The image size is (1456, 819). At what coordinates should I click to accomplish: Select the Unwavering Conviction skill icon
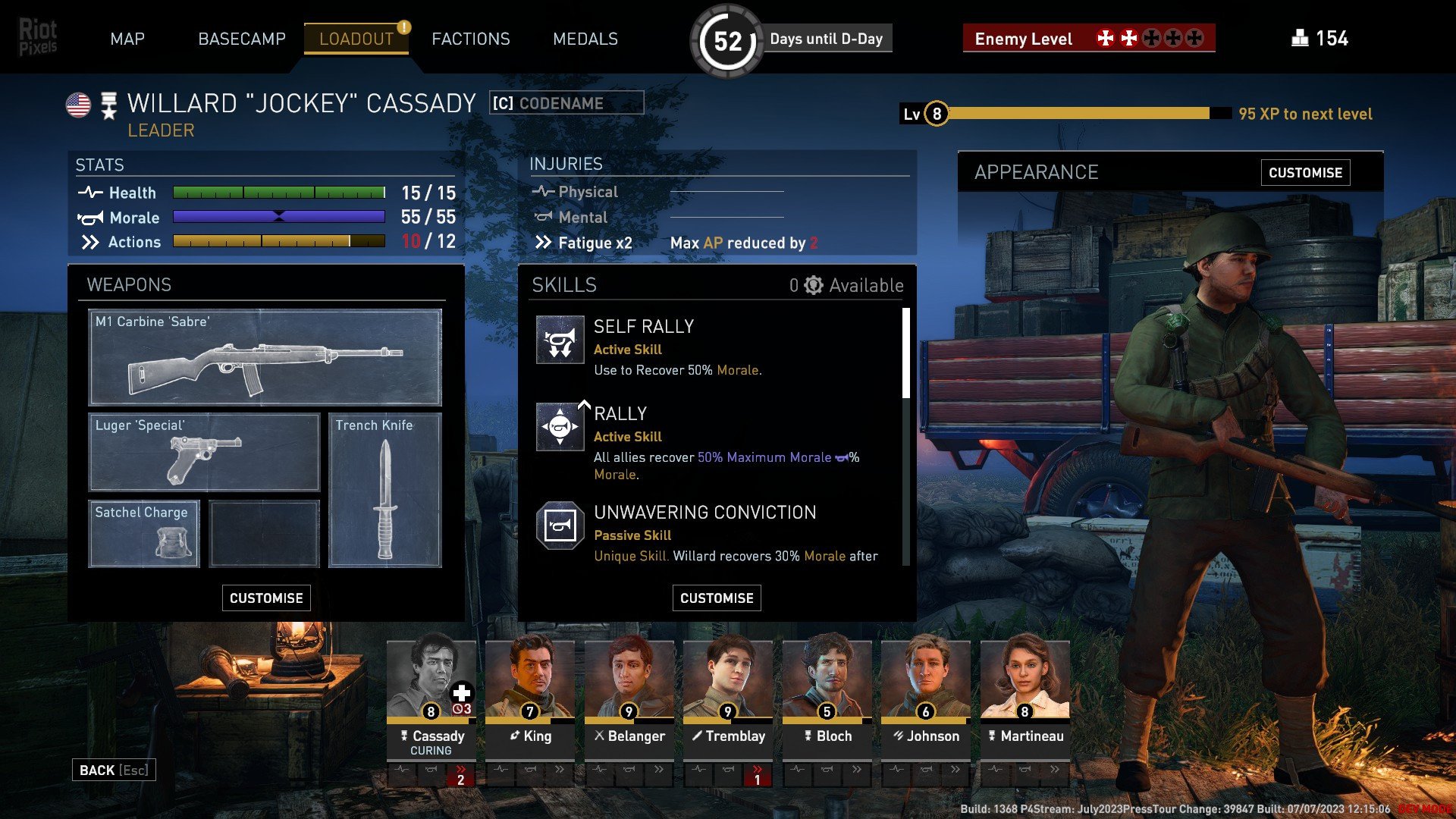560,525
